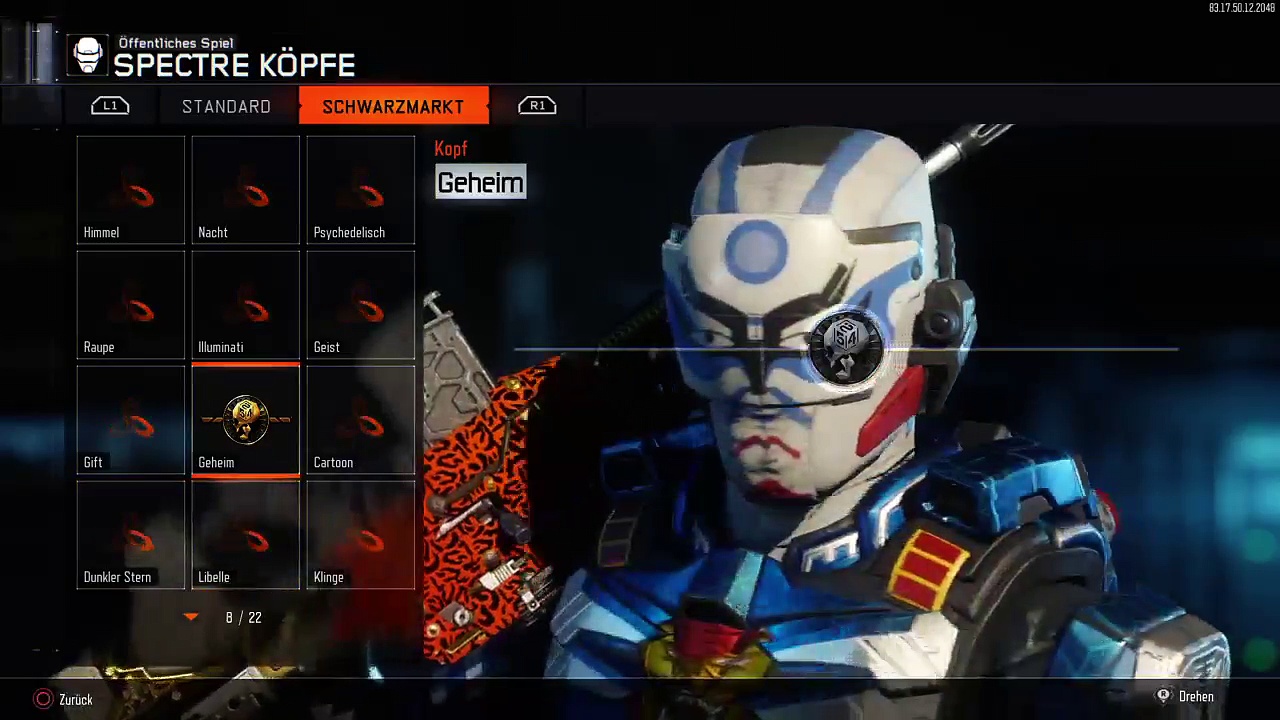Select the Libelle head tile
Image resolution: width=1280 pixels, height=720 pixels.
(x=246, y=535)
